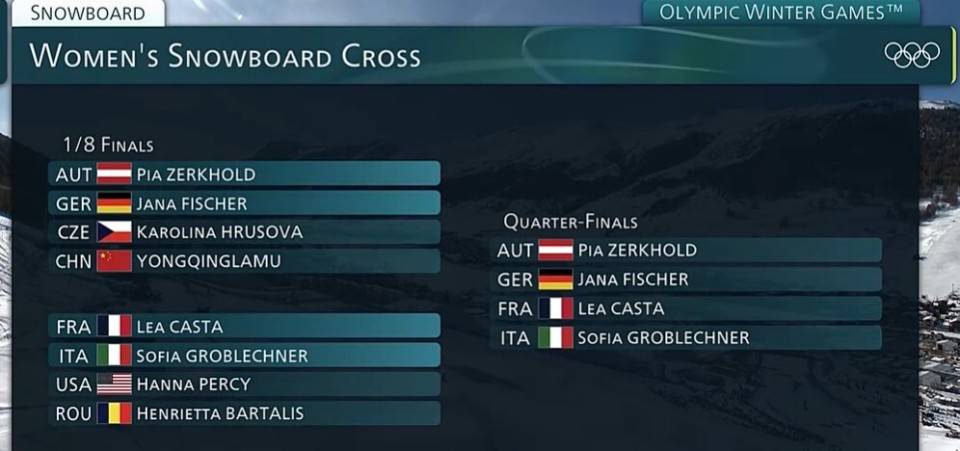This screenshot has width=960, height=451.
Task: Choose Jana Fischer under Quarter-Finals
Action: [x=686, y=279]
